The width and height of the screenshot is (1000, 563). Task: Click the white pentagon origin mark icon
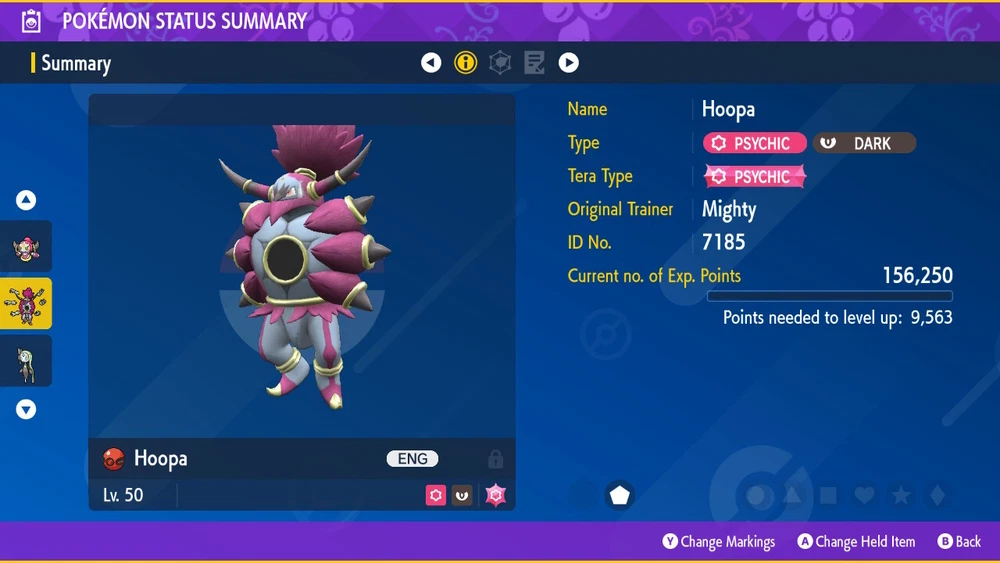pos(620,495)
